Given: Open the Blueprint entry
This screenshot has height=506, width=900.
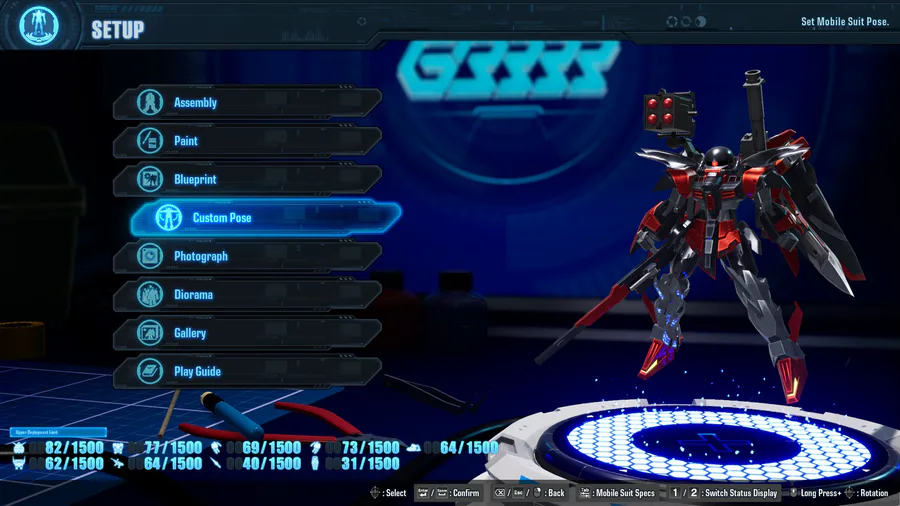Looking at the screenshot, I should click(246, 180).
